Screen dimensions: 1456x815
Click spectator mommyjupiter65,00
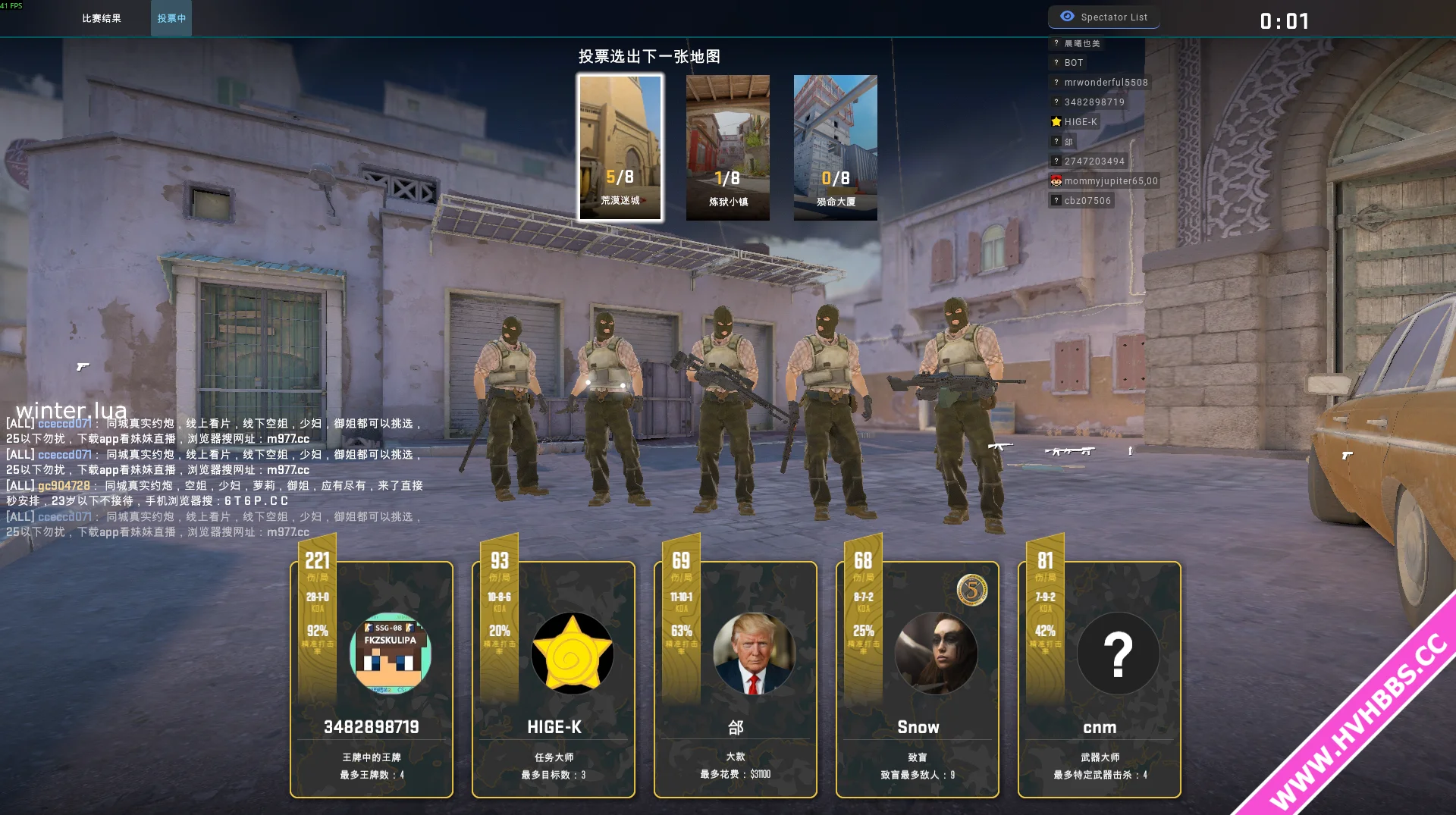1110,181
